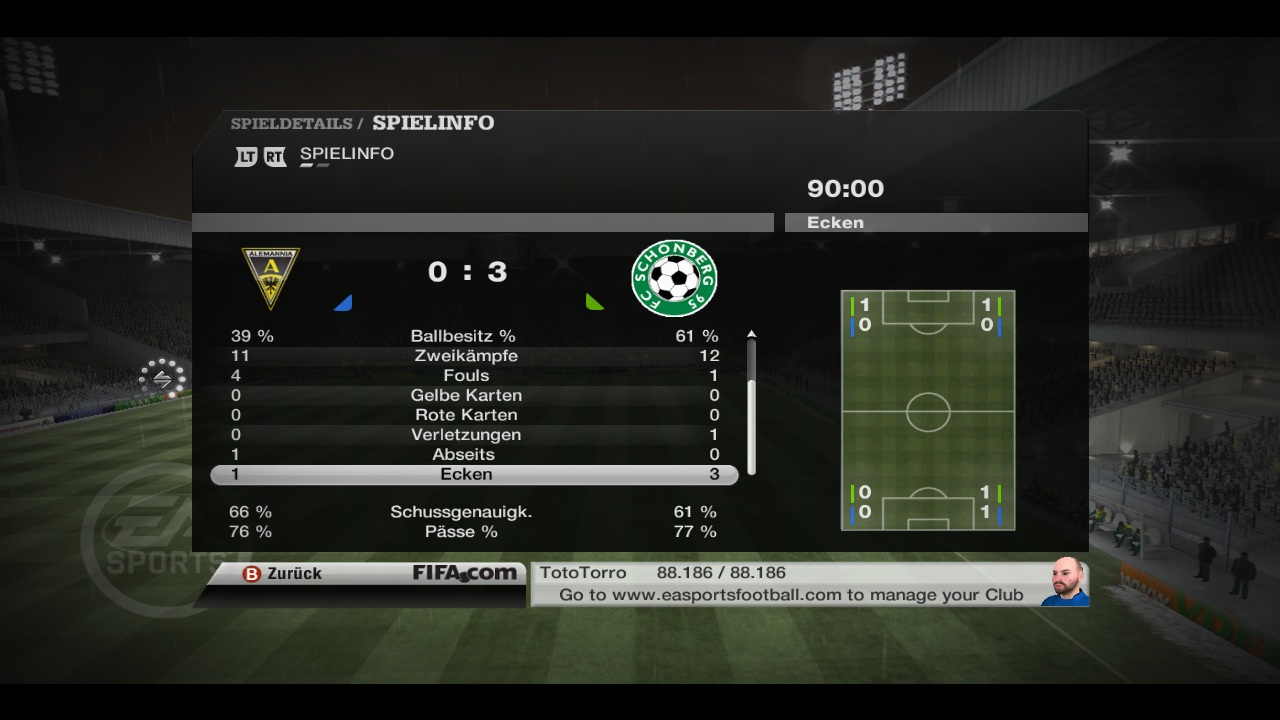Image resolution: width=1280 pixels, height=720 pixels.
Task: Open the FIFA.com logo link
Action: click(465, 574)
